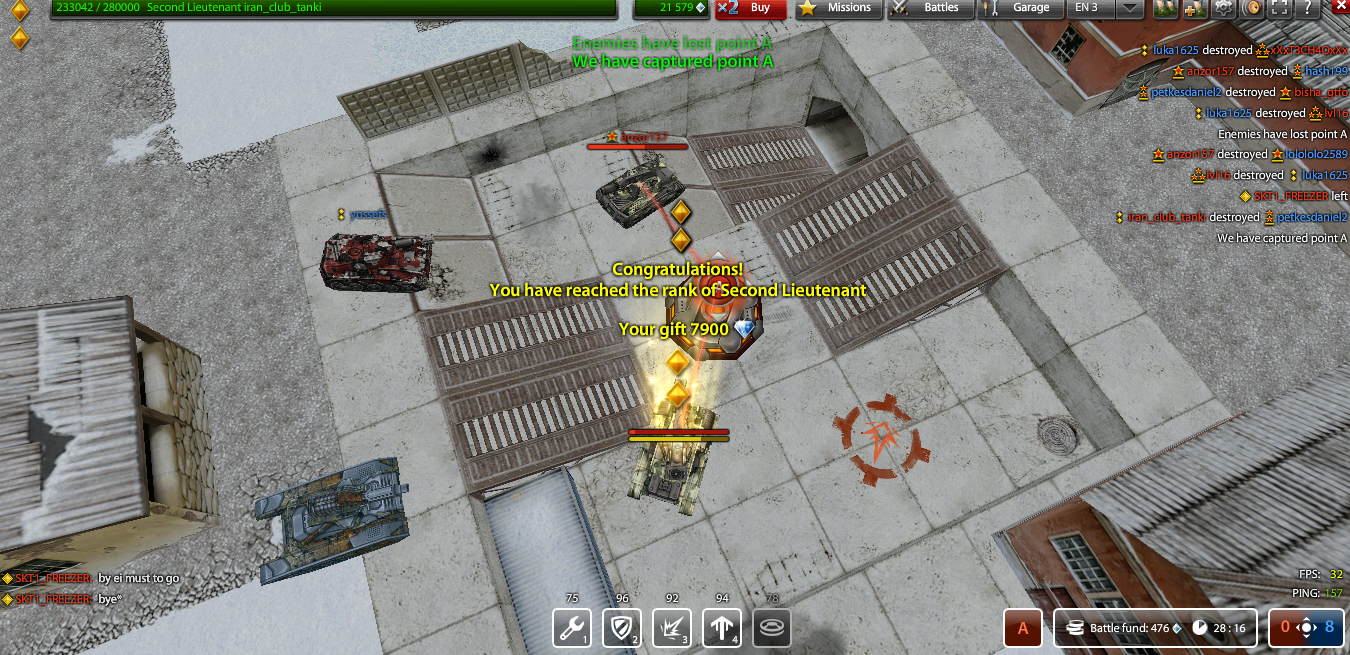This screenshot has width=1350, height=655.
Task: Toggle sound with the speaker icon
Action: (1251, 8)
